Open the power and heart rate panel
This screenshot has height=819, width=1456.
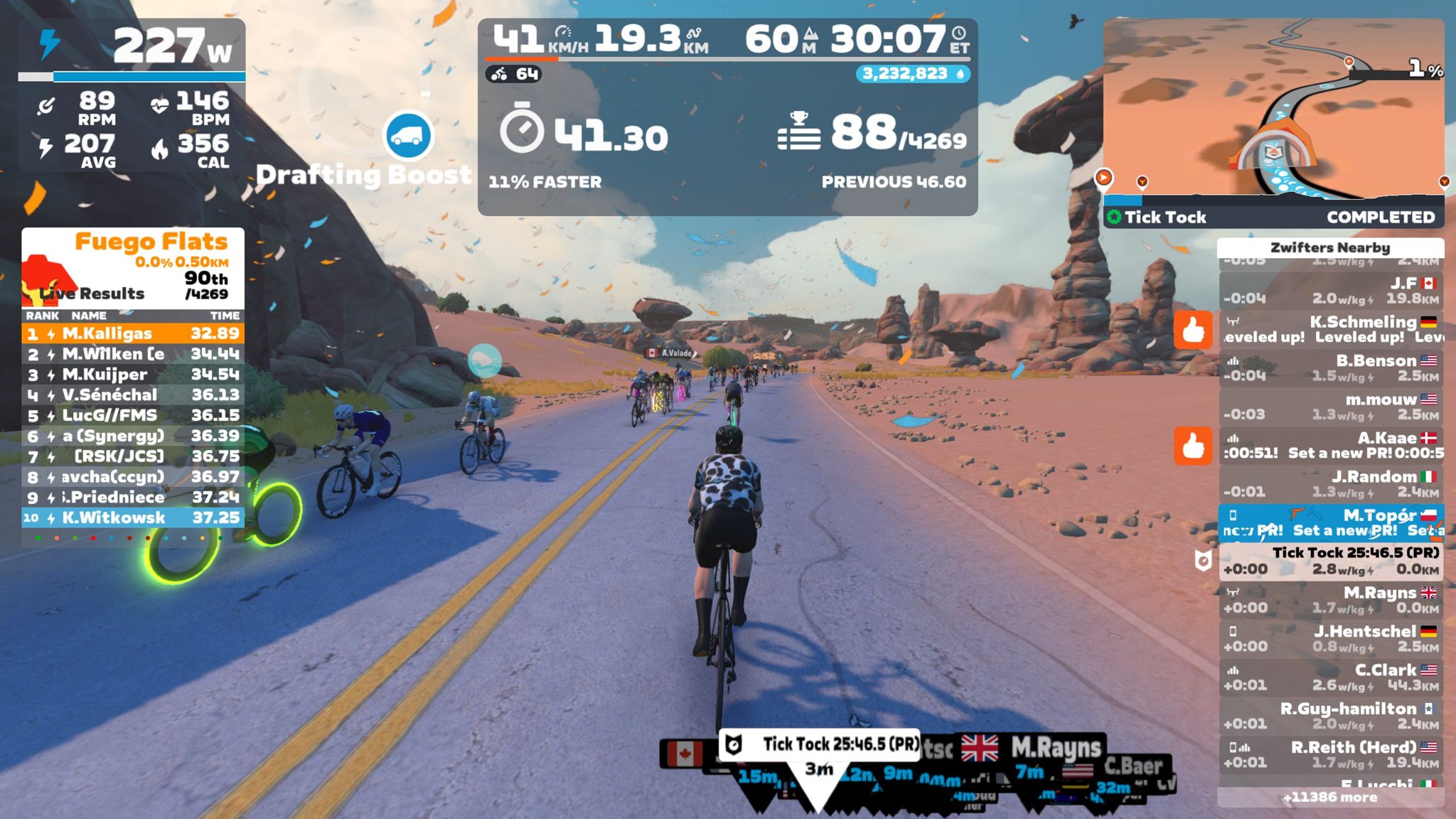pos(132,95)
